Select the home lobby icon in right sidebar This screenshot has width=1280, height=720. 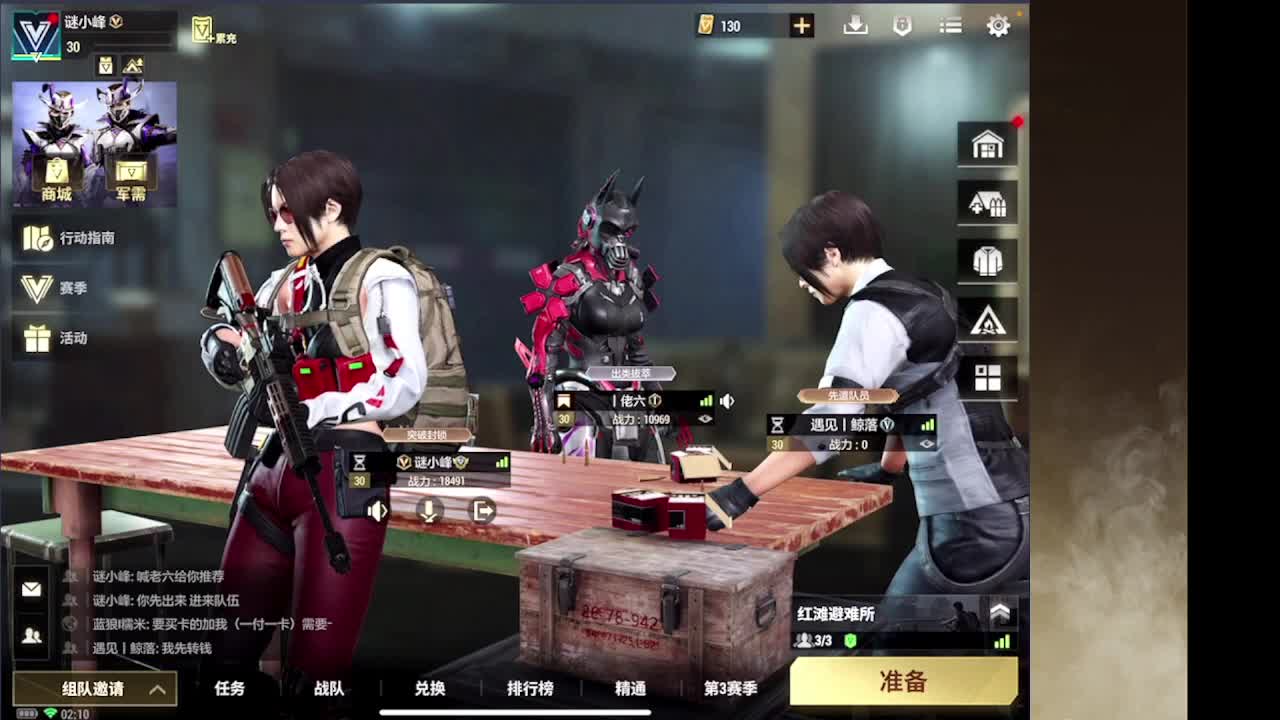(987, 143)
